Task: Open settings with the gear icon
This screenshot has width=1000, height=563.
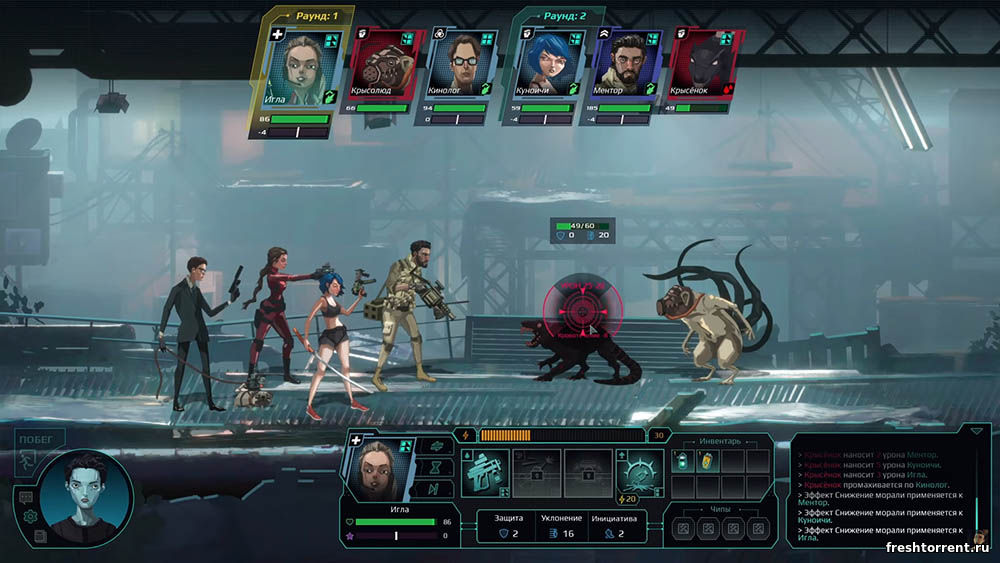Action: 30,516
